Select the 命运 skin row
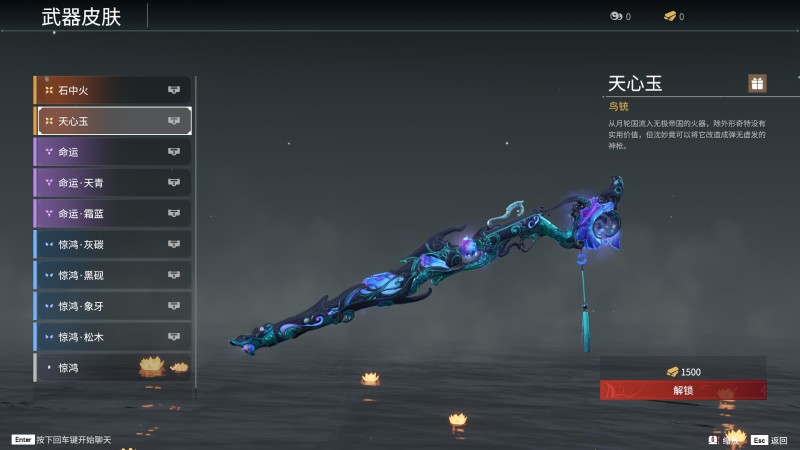Image resolution: width=800 pixels, height=450 pixels. pyautogui.click(x=112, y=152)
